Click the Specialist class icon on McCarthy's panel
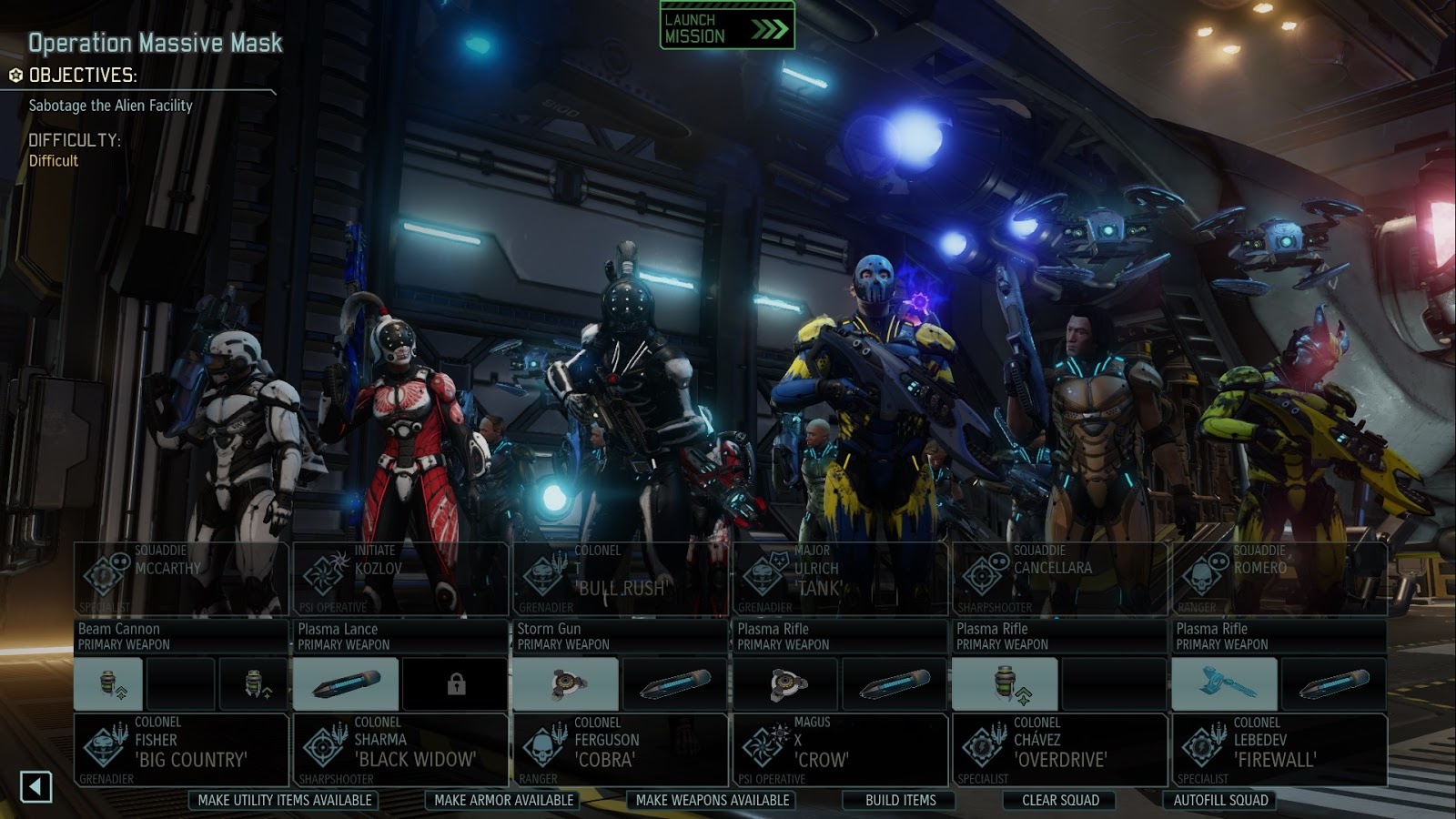 pyautogui.click(x=102, y=574)
